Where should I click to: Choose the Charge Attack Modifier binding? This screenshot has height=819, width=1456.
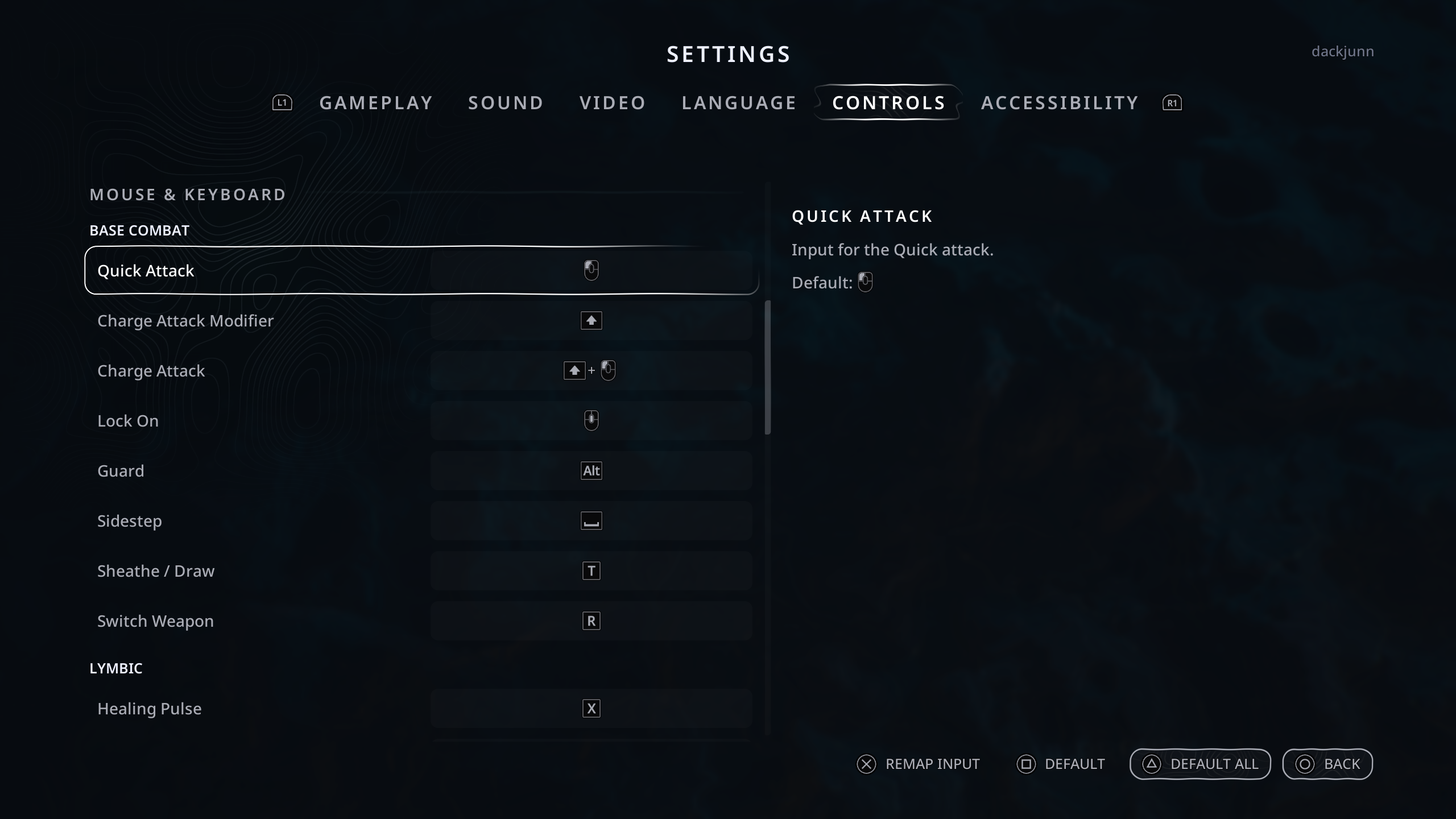[421, 321]
